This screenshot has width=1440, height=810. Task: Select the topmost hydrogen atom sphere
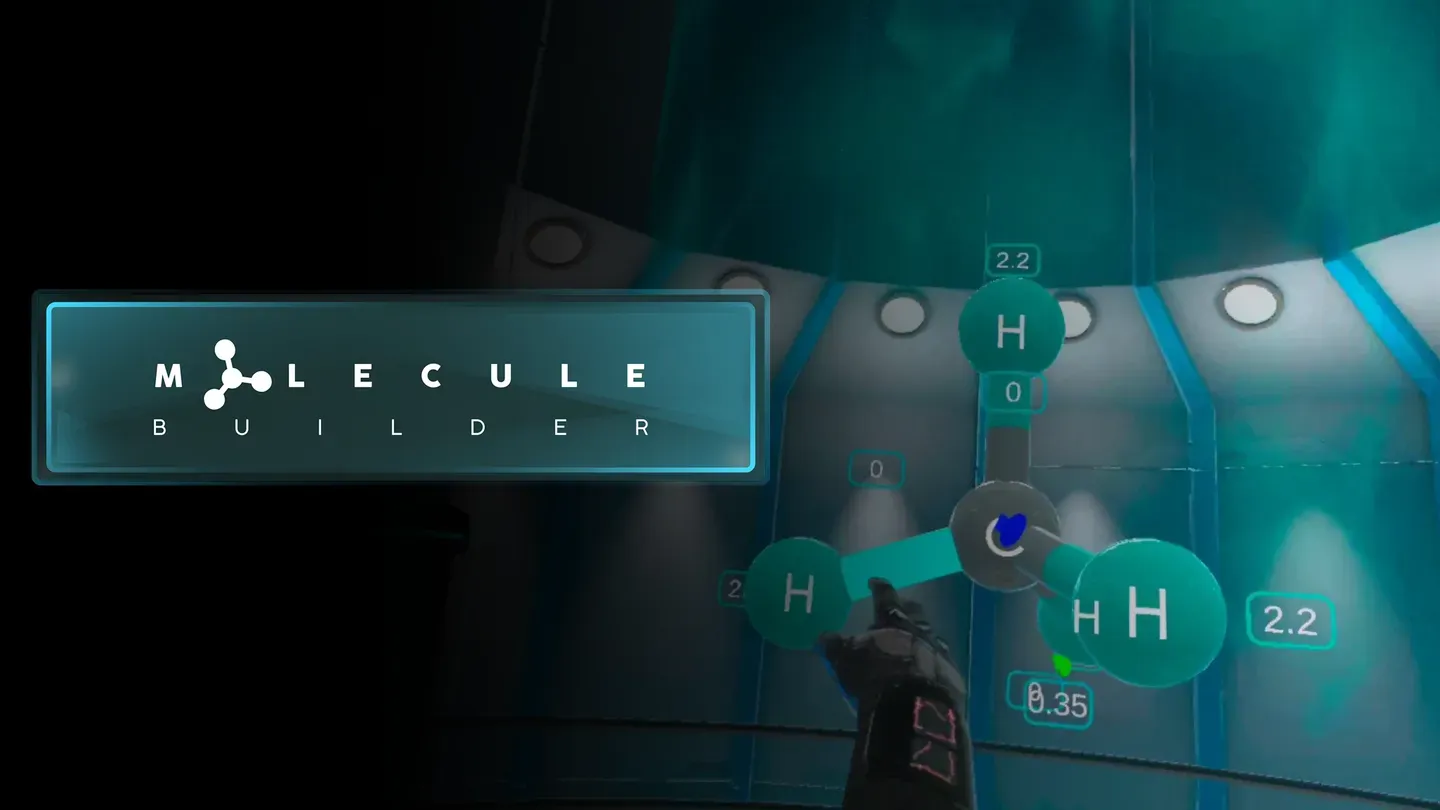pos(1010,330)
